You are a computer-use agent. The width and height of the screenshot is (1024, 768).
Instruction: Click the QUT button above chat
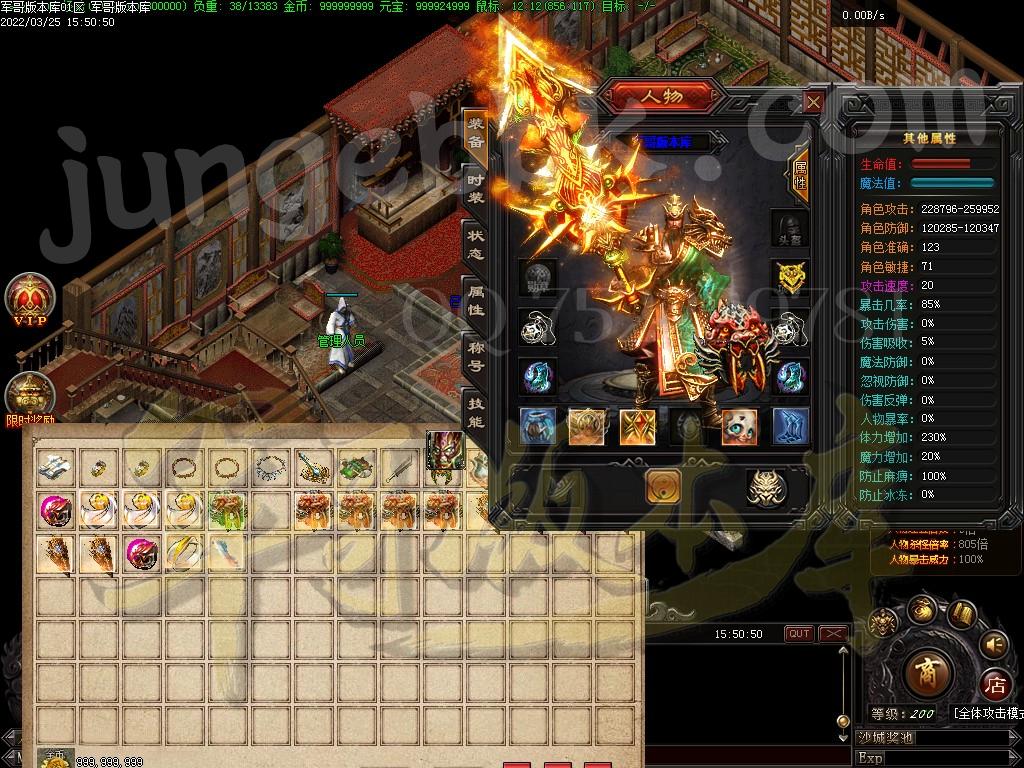pyautogui.click(x=799, y=634)
